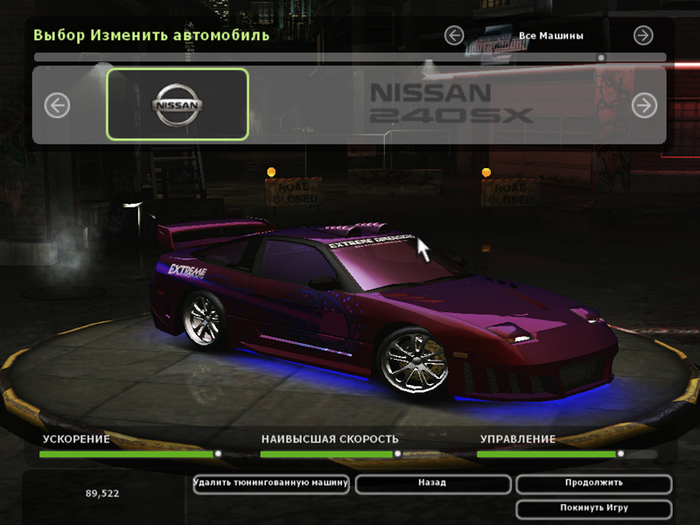
Task: Click the left arrow beside "Все Машины"
Action: tap(454, 36)
